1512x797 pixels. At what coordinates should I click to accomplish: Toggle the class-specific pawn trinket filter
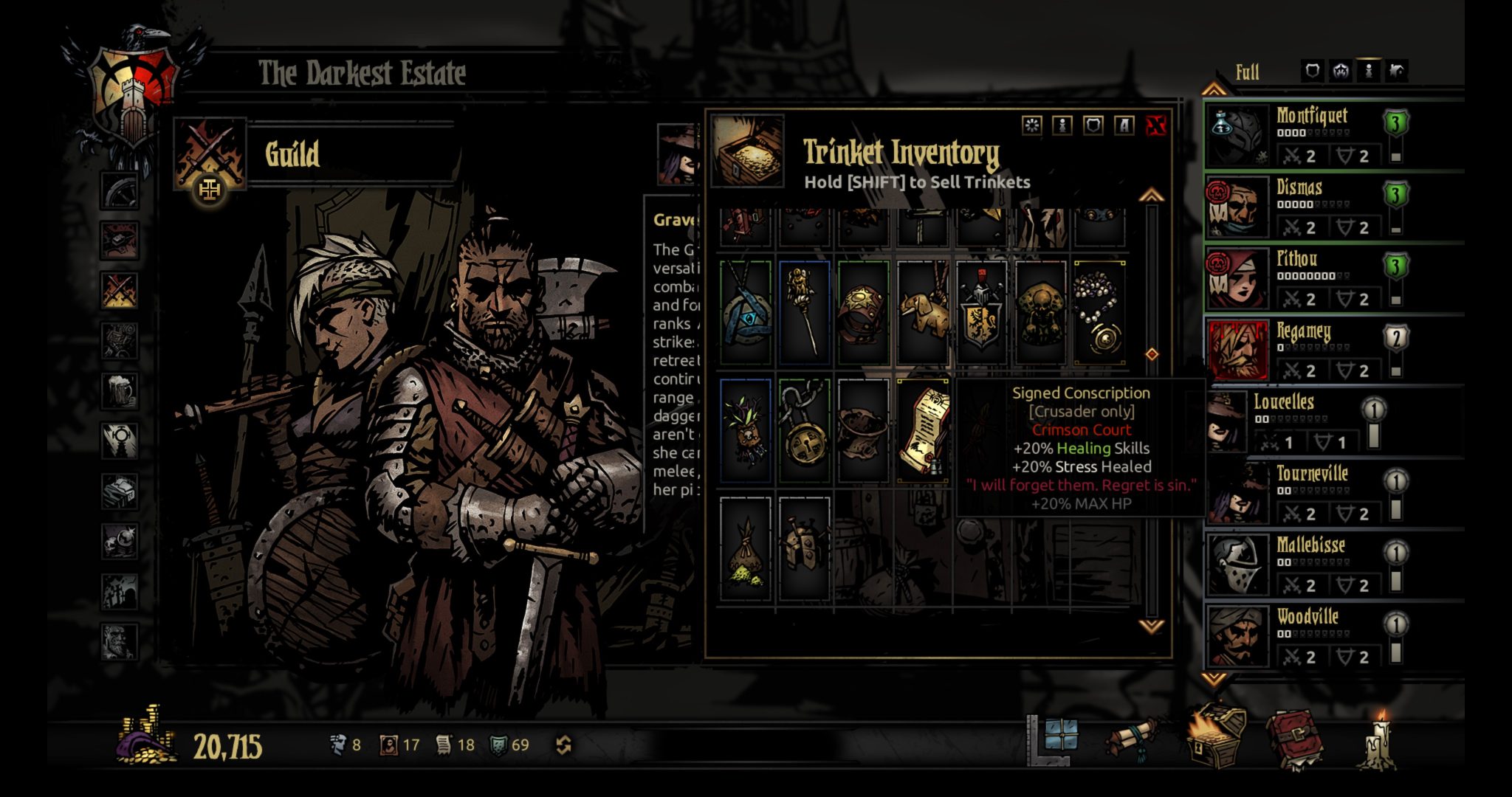click(1062, 125)
